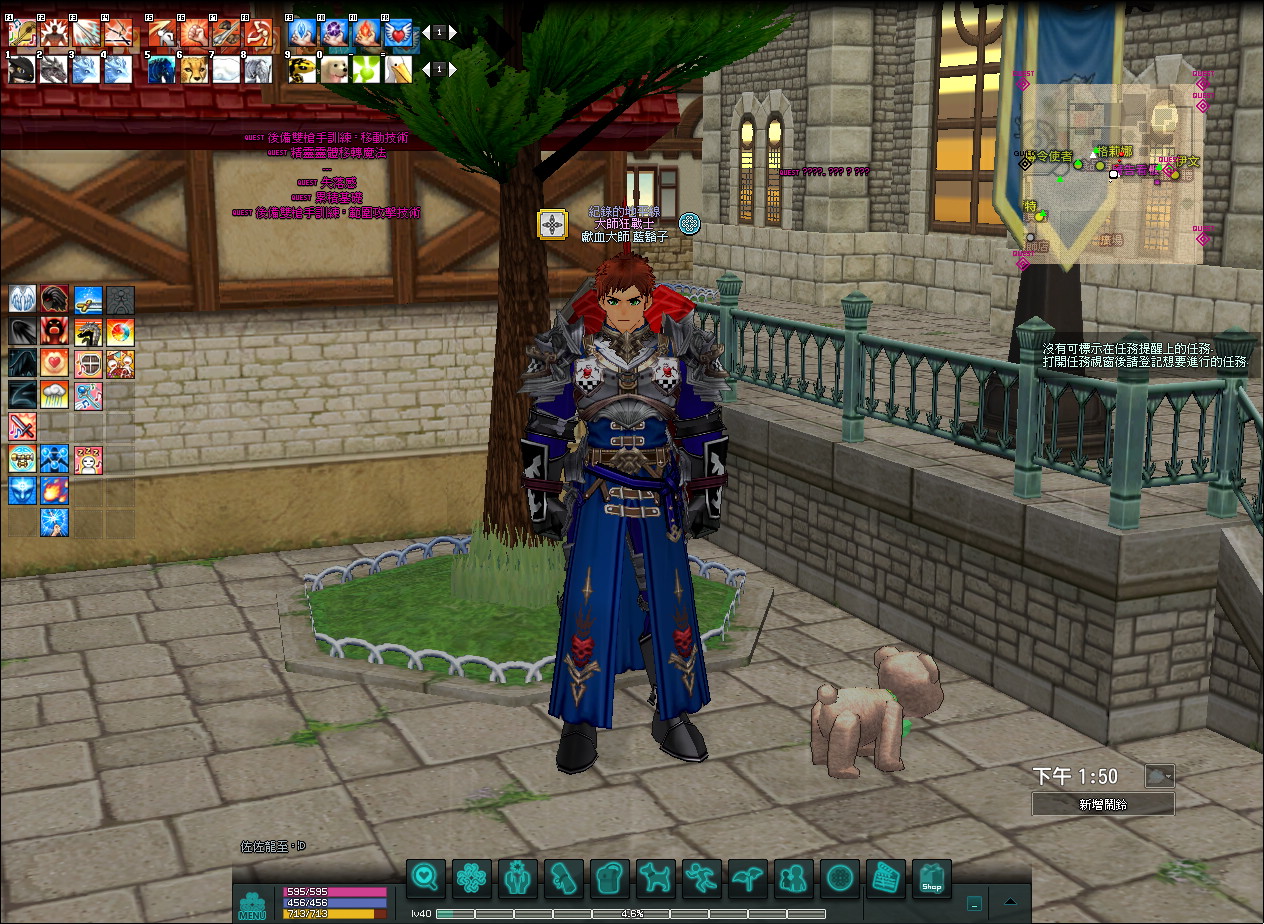Viewport: 1264px width, 924px height.
Task: Summon the white puppy pet in slot 0
Action: [x=334, y=69]
